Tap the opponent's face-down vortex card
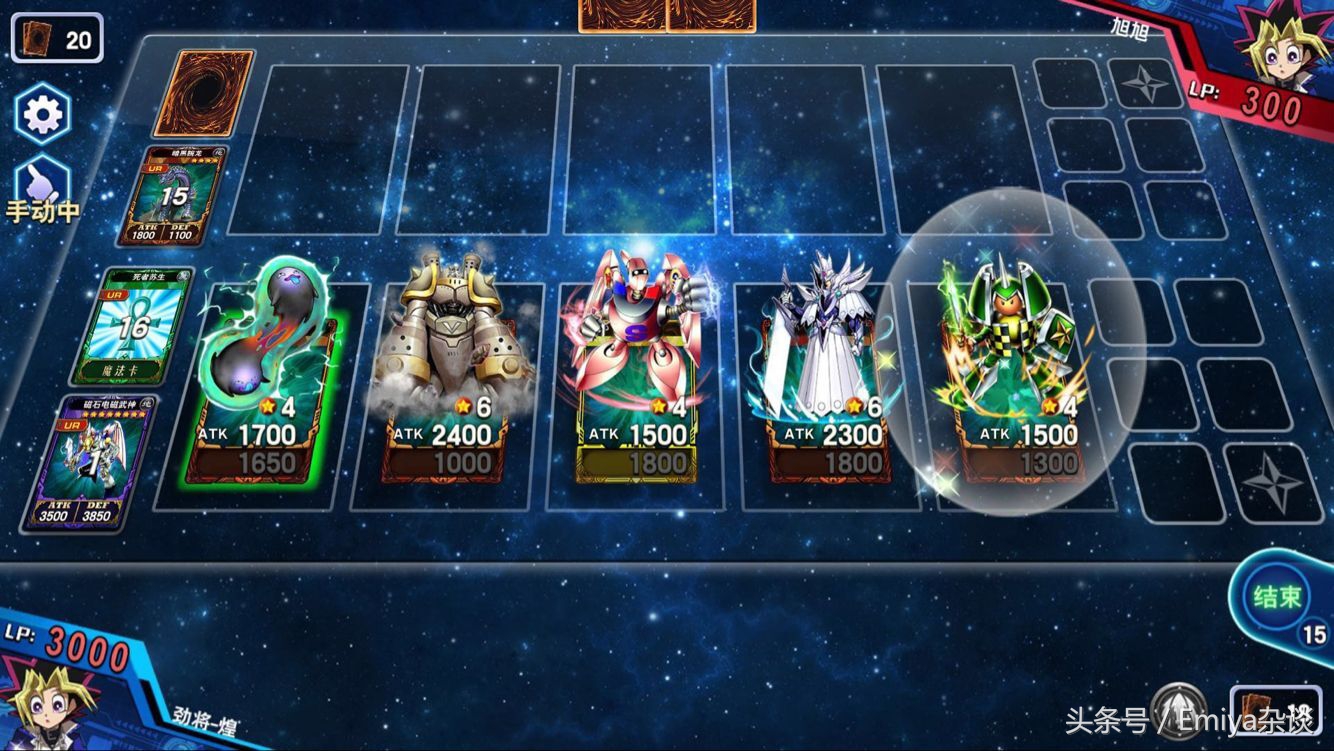 click(203, 94)
